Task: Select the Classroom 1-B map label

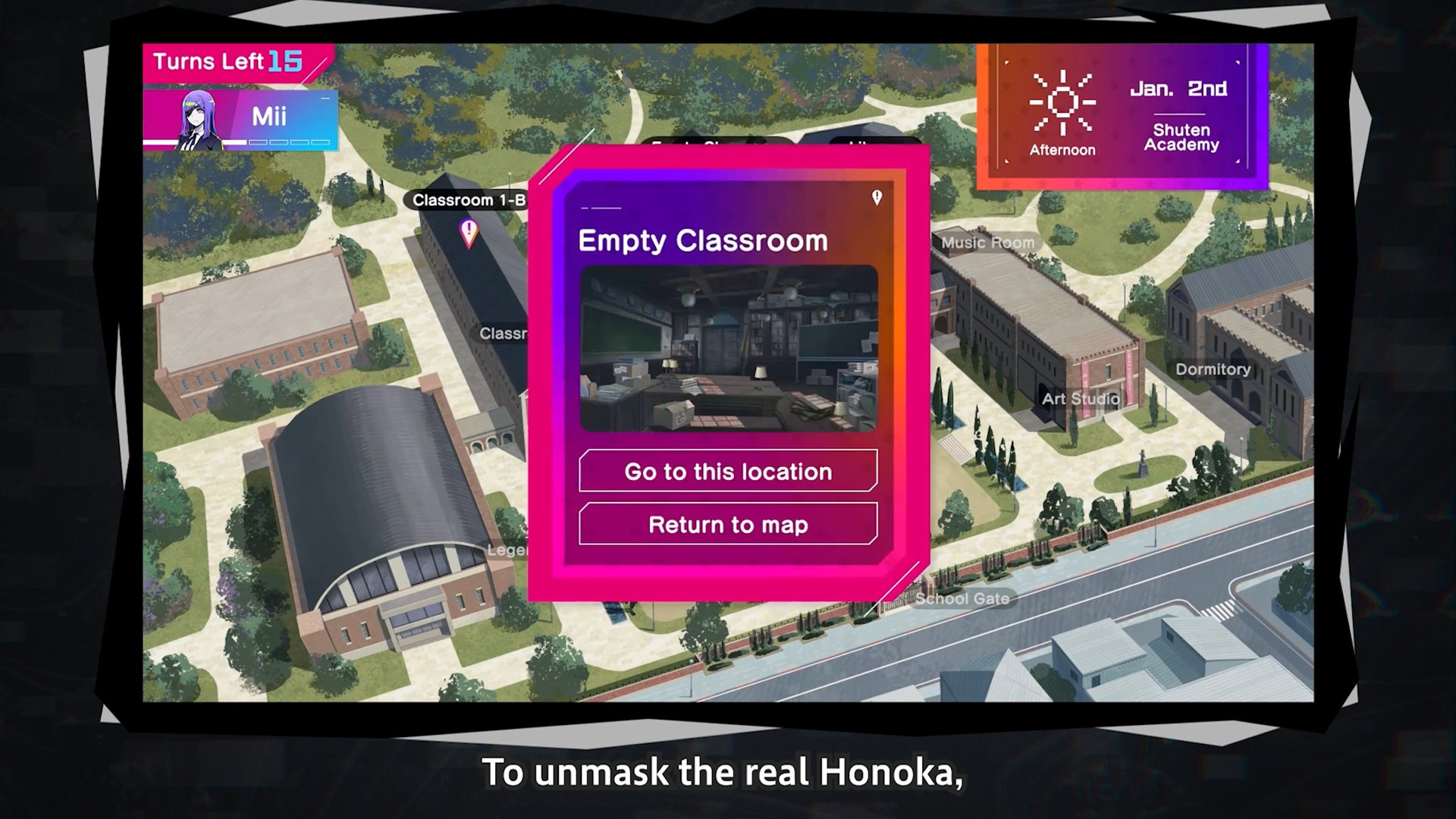Action: tap(468, 200)
